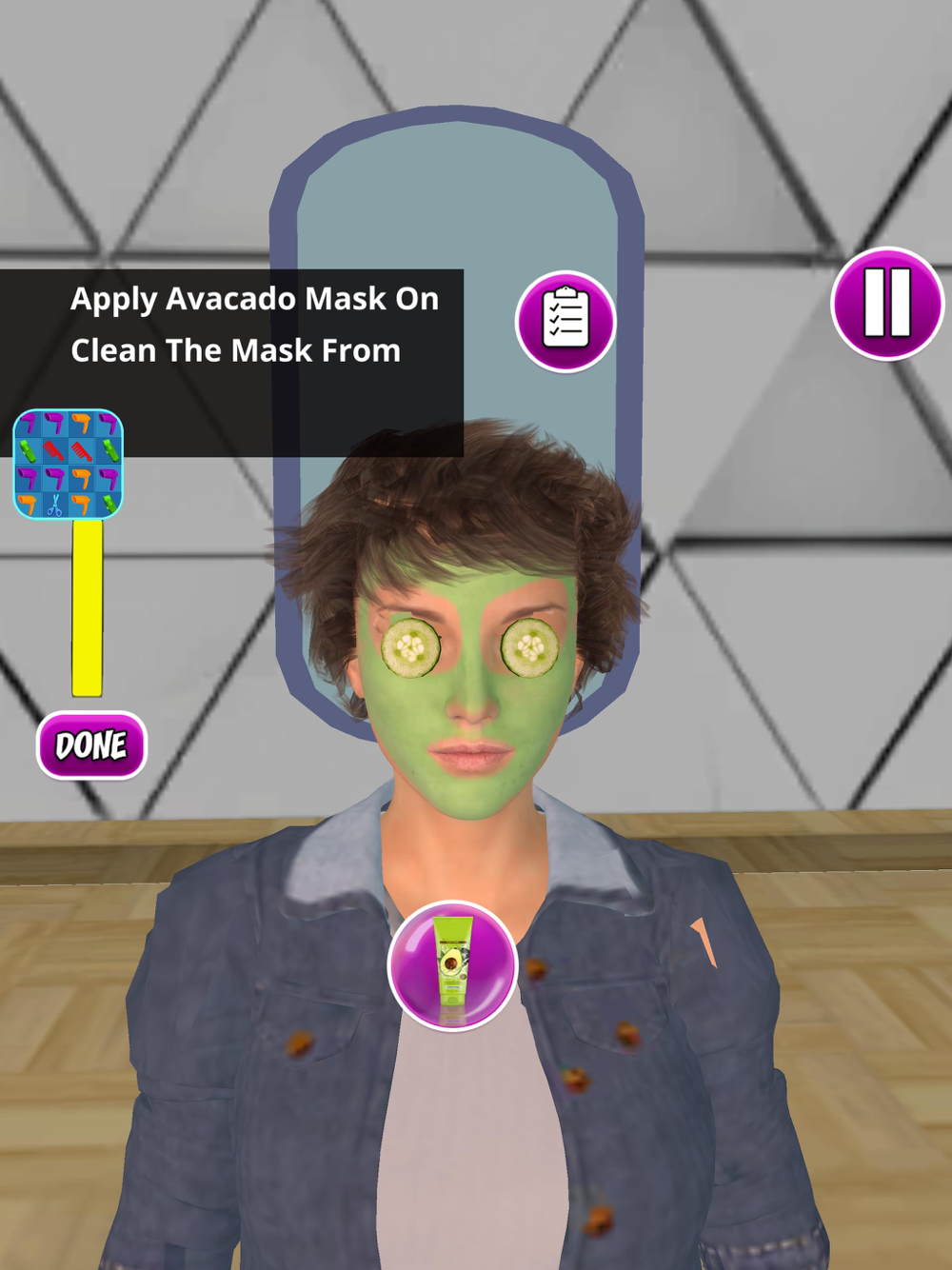Open the salon tools puzzle tile icon
952x1270 pixels.
click(69, 465)
